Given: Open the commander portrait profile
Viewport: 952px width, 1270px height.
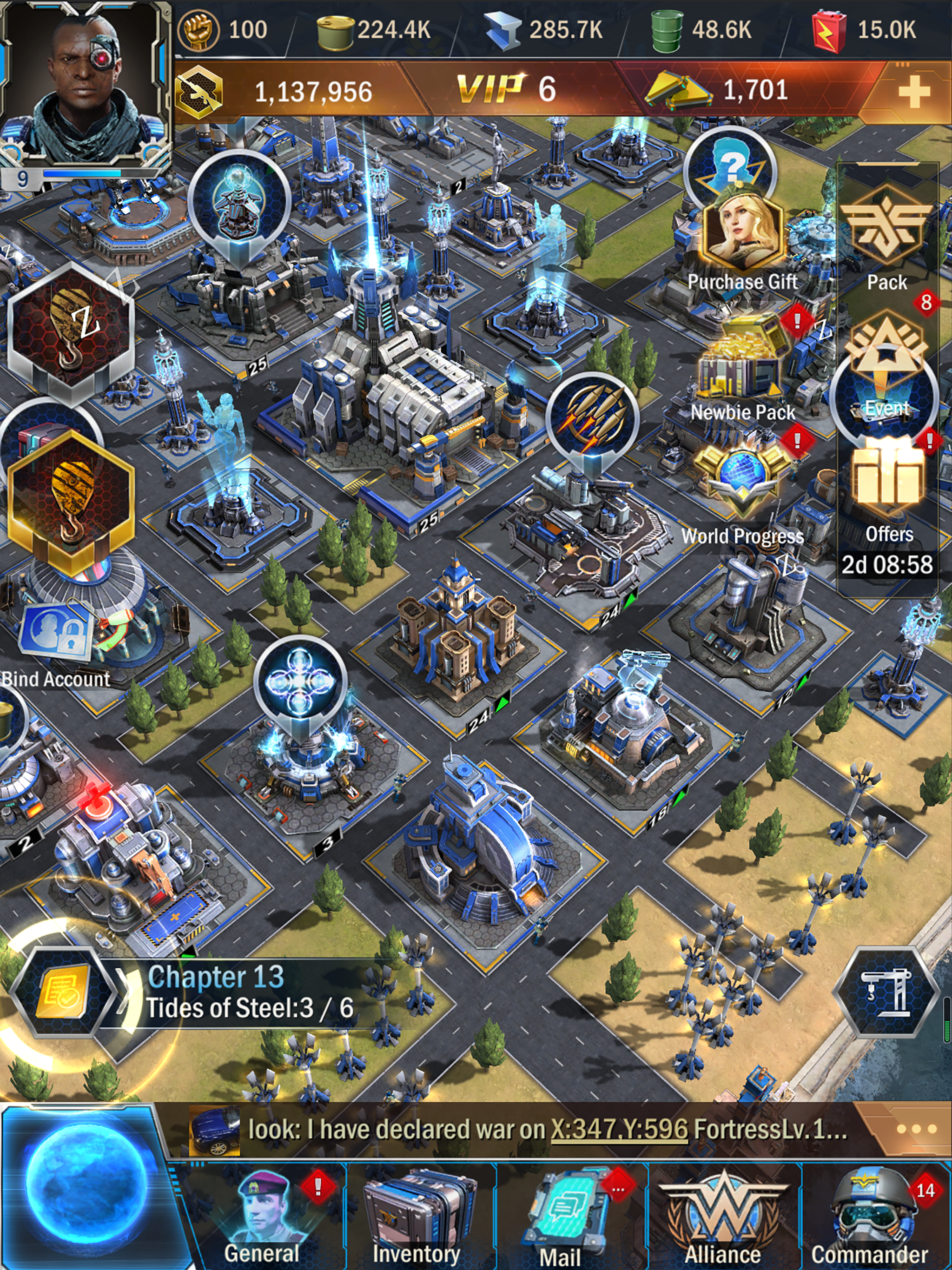Looking at the screenshot, I should click(x=85, y=86).
